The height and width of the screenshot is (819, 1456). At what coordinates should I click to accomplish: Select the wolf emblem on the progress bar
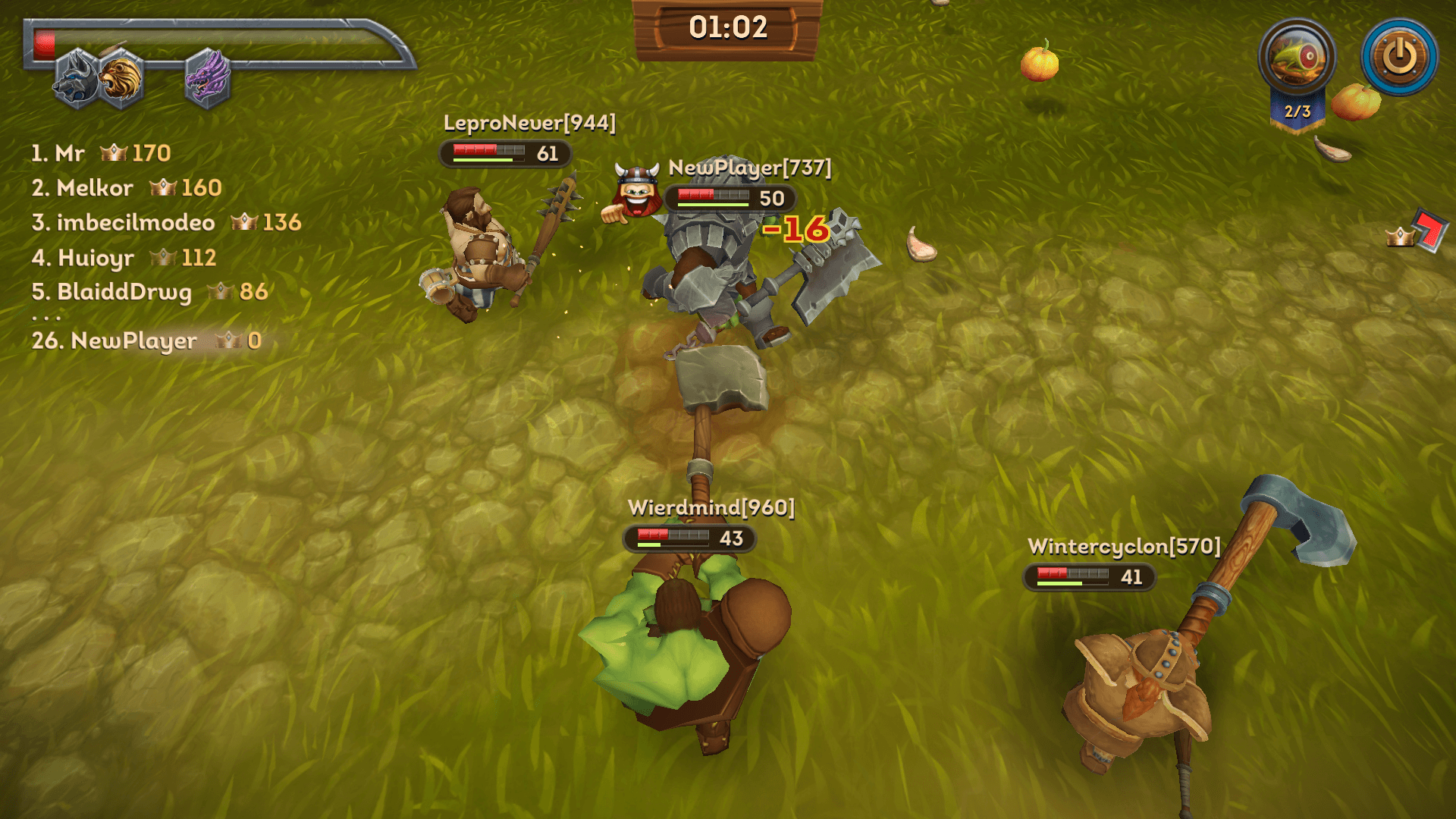coord(77,80)
